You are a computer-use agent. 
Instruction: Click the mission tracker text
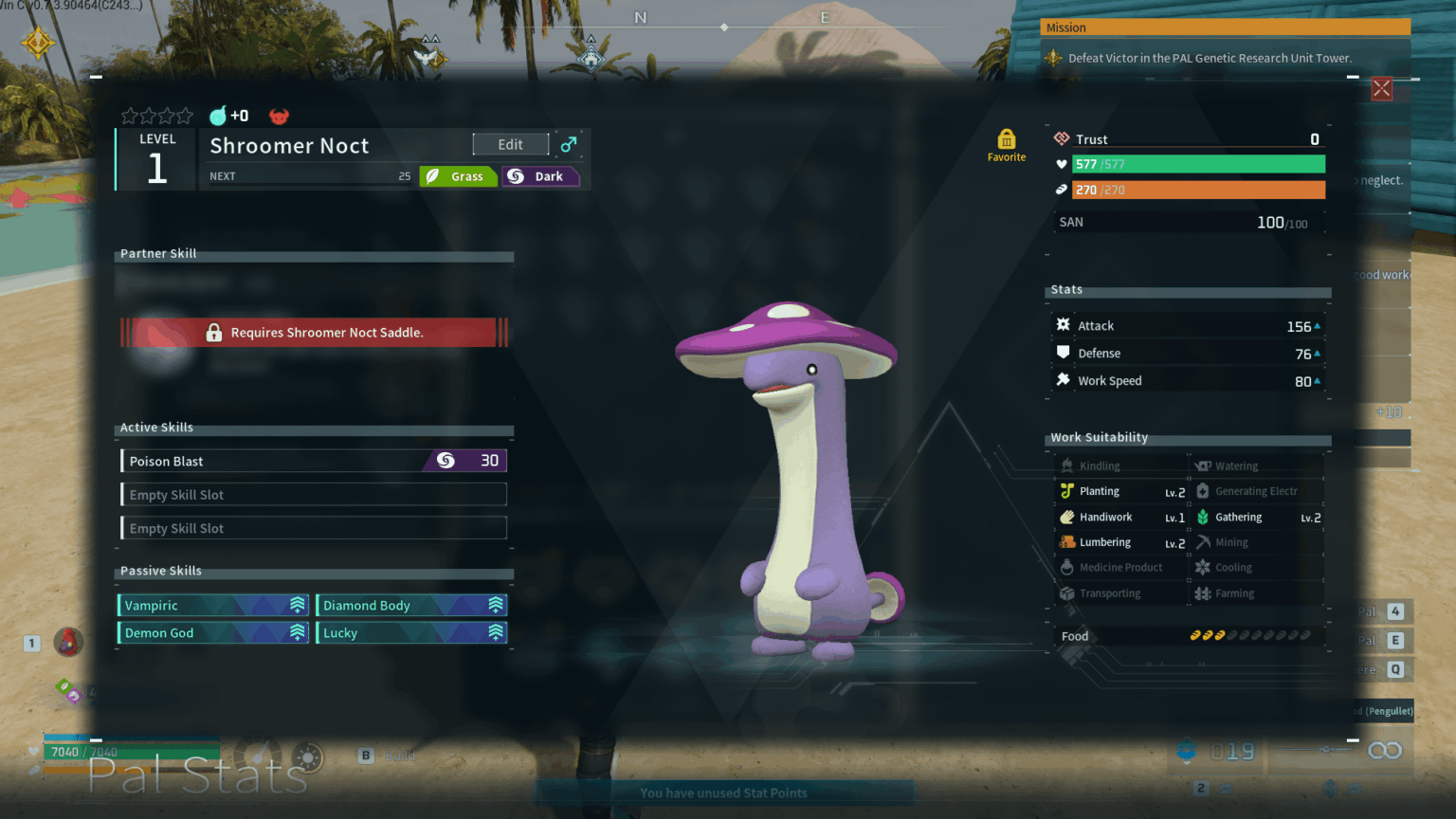pos(1210,58)
